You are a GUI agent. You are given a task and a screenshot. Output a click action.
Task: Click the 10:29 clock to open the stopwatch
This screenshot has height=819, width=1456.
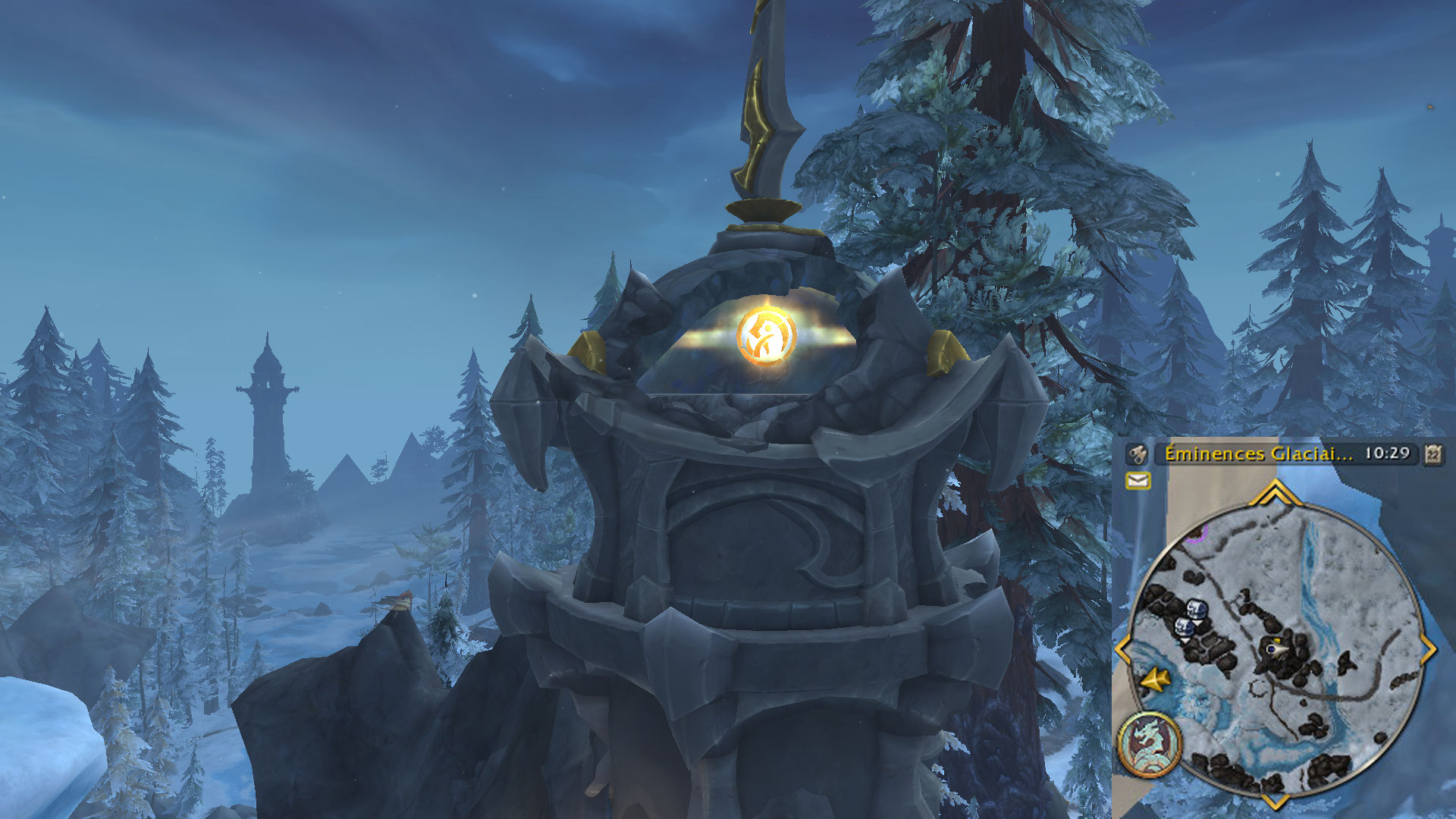[1387, 453]
